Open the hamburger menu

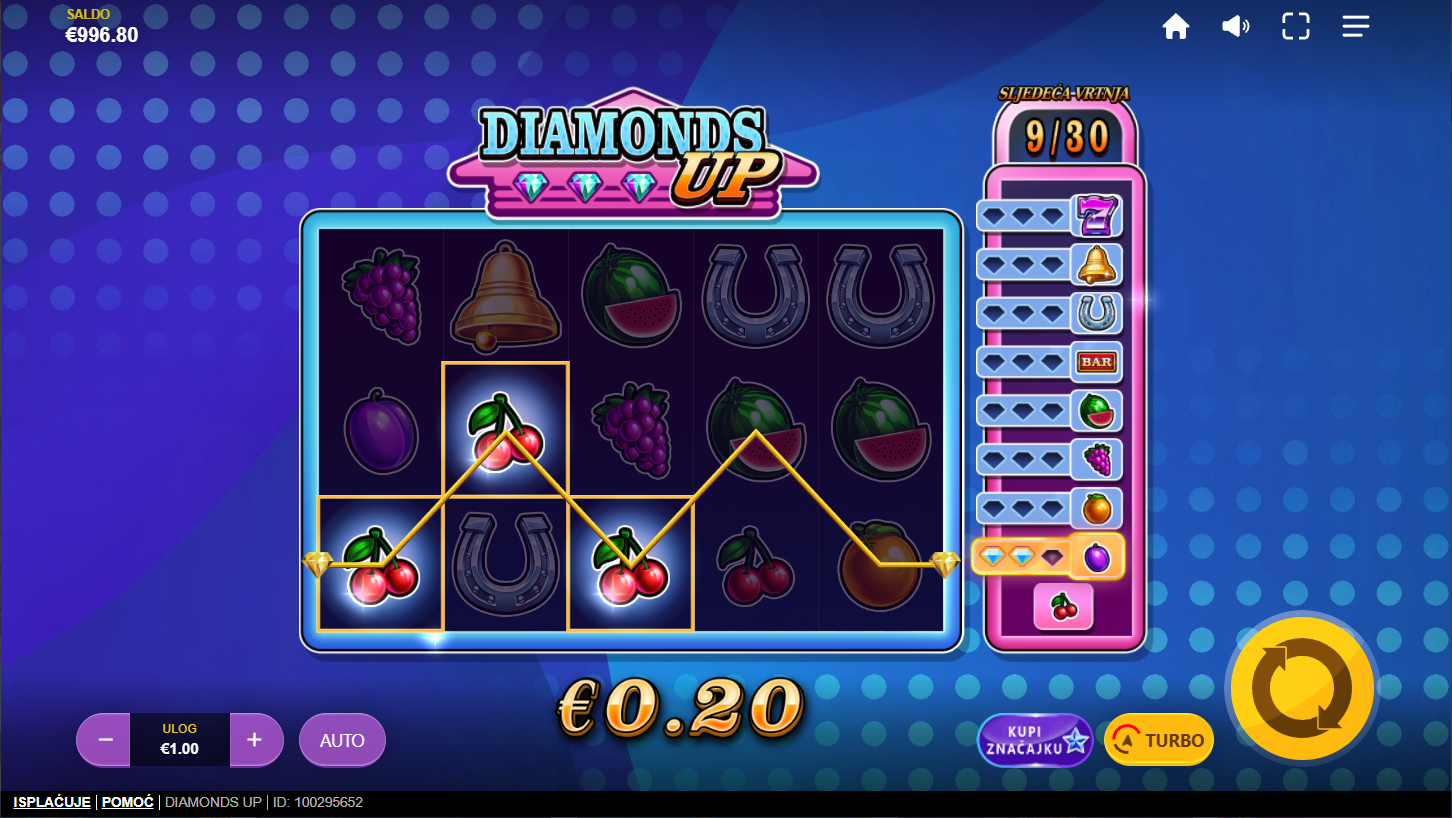tap(1356, 27)
